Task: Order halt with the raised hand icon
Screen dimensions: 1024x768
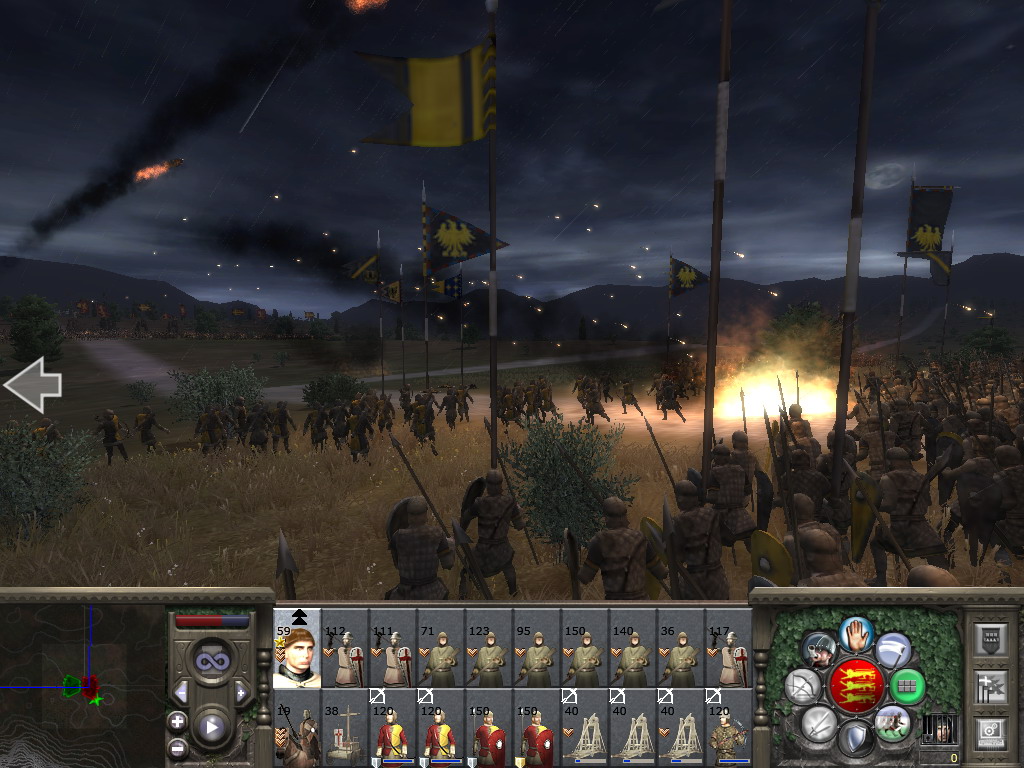Action: (856, 633)
